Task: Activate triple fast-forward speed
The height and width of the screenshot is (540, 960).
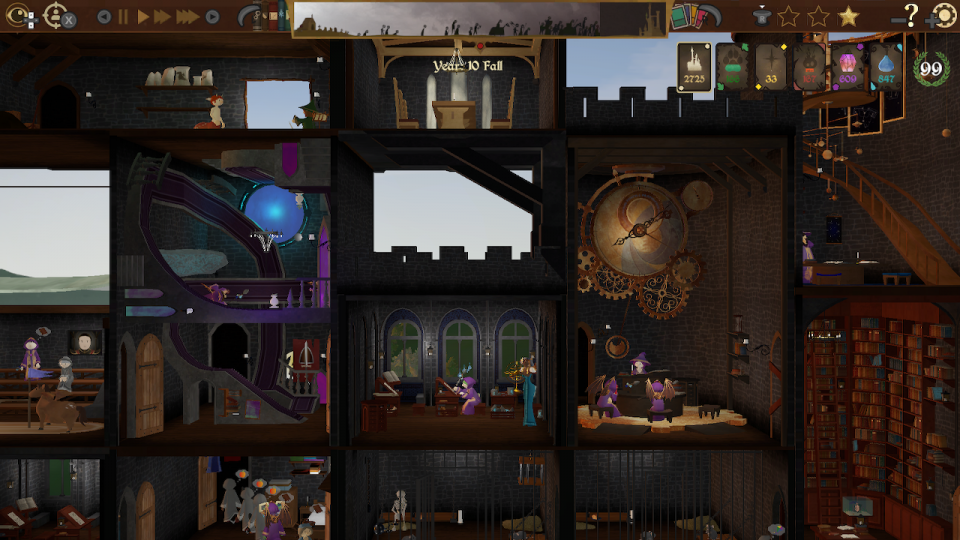Action: tap(187, 17)
